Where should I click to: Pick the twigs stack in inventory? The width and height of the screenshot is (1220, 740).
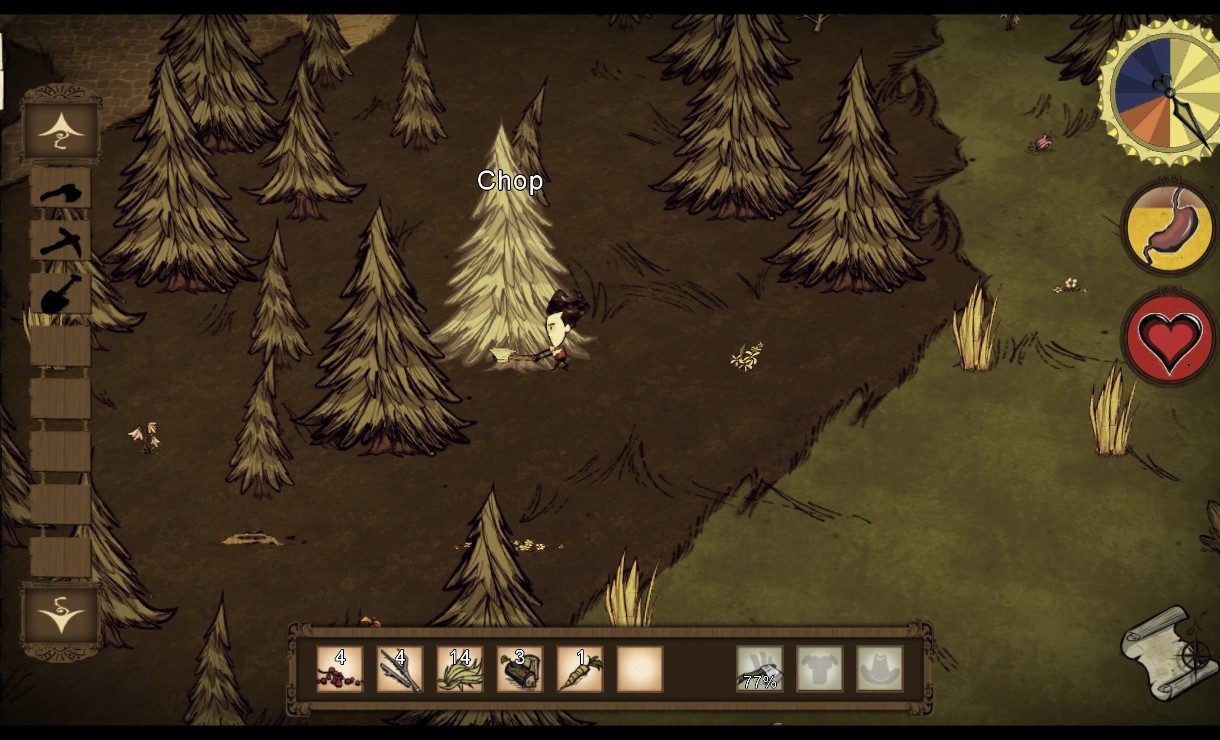pyautogui.click(x=399, y=669)
